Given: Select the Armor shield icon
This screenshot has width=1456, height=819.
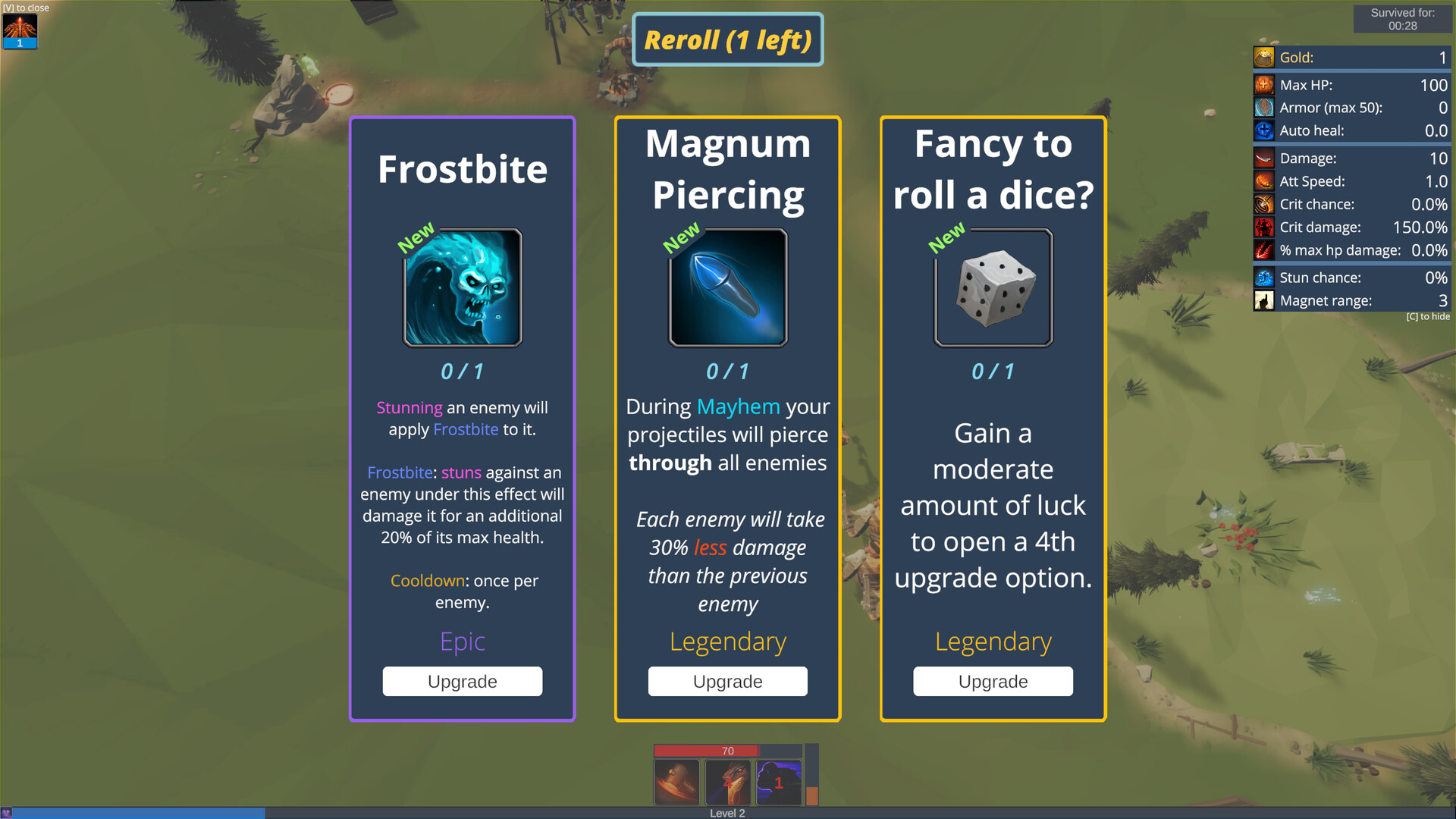Looking at the screenshot, I should [1263, 108].
